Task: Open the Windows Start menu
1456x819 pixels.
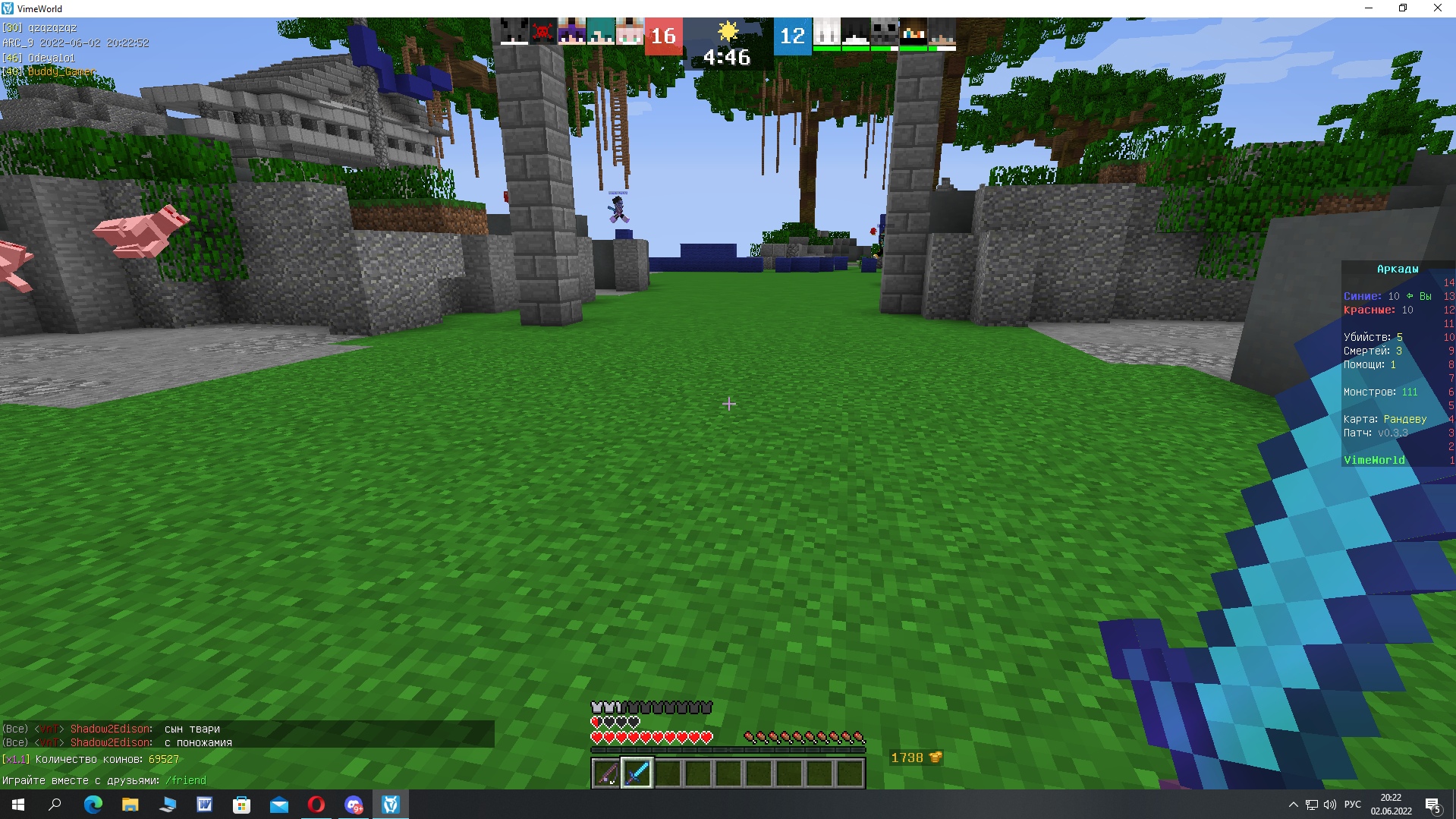Action: pos(17,805)
